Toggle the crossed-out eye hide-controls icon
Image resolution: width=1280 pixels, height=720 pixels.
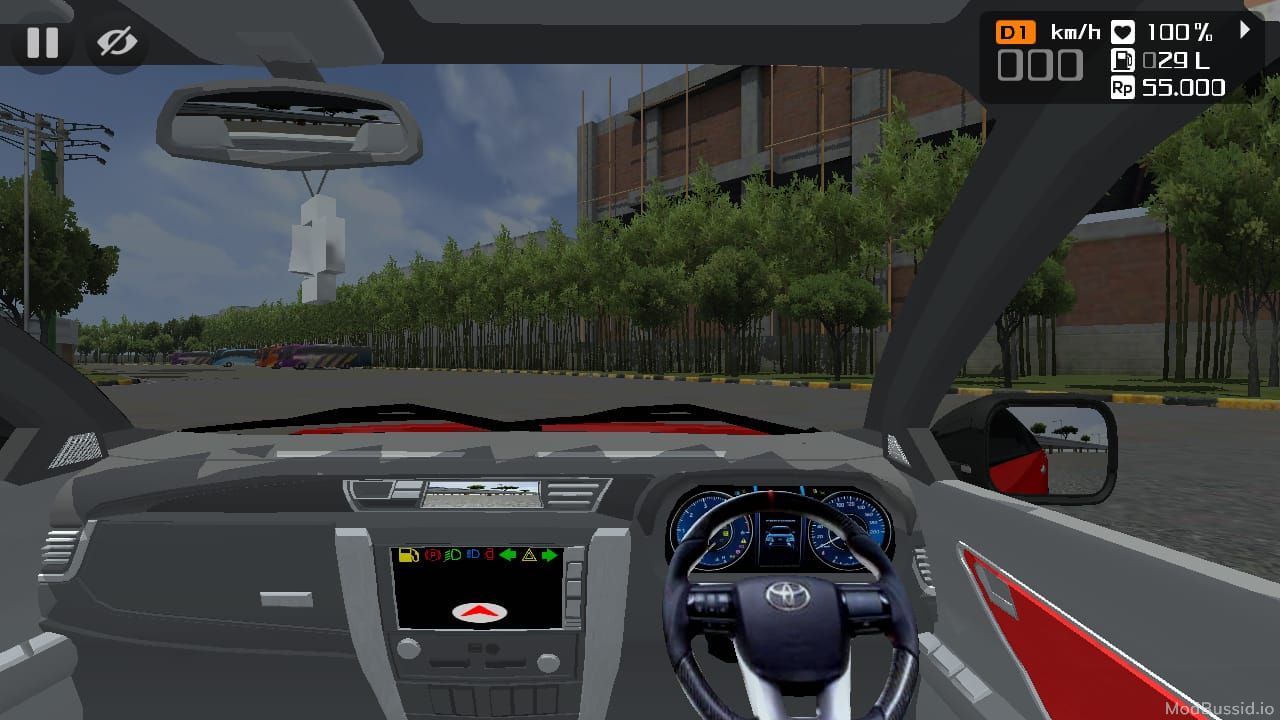coord(117,43)
